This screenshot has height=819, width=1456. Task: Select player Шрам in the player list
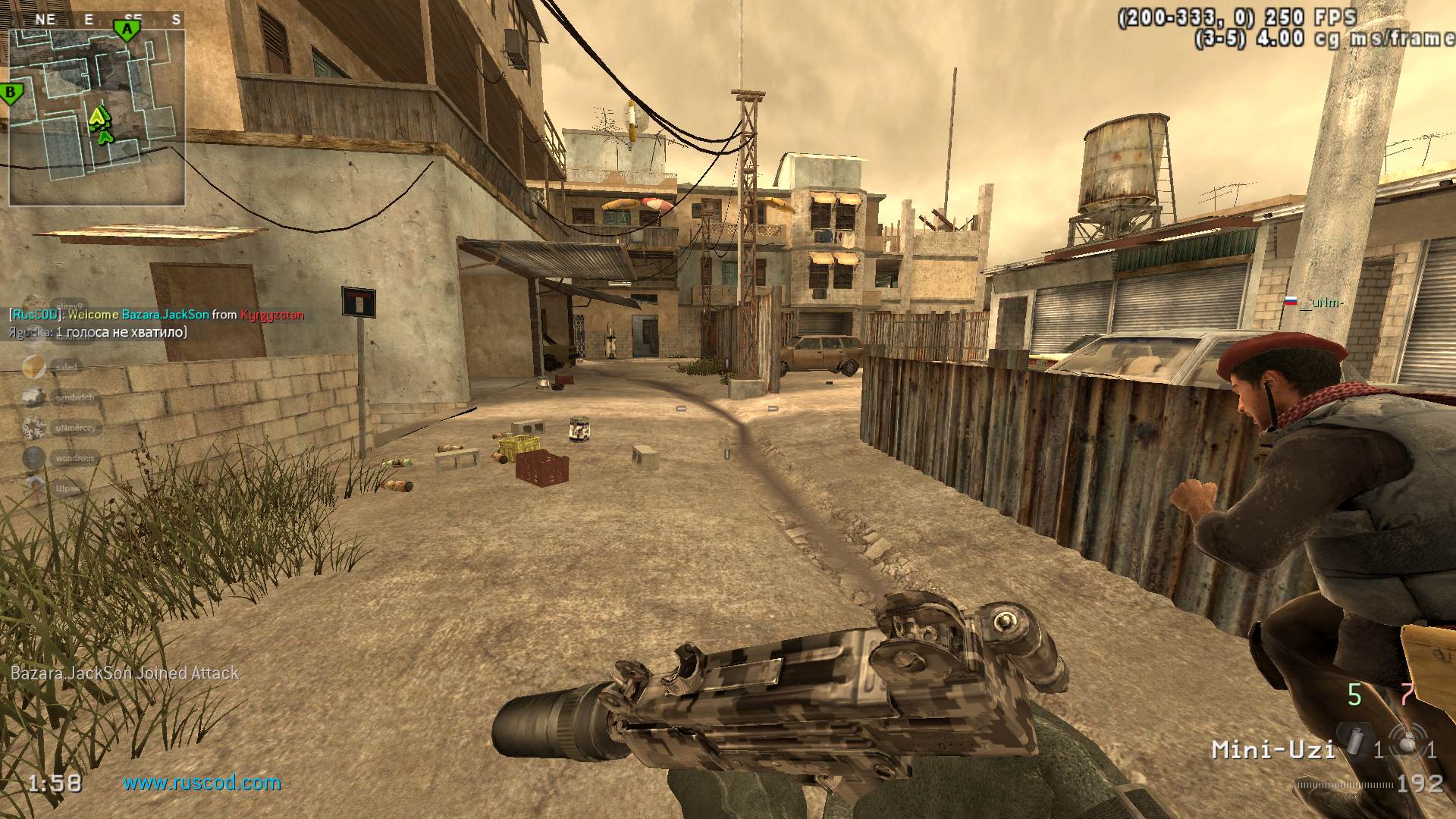click(67, 488)
